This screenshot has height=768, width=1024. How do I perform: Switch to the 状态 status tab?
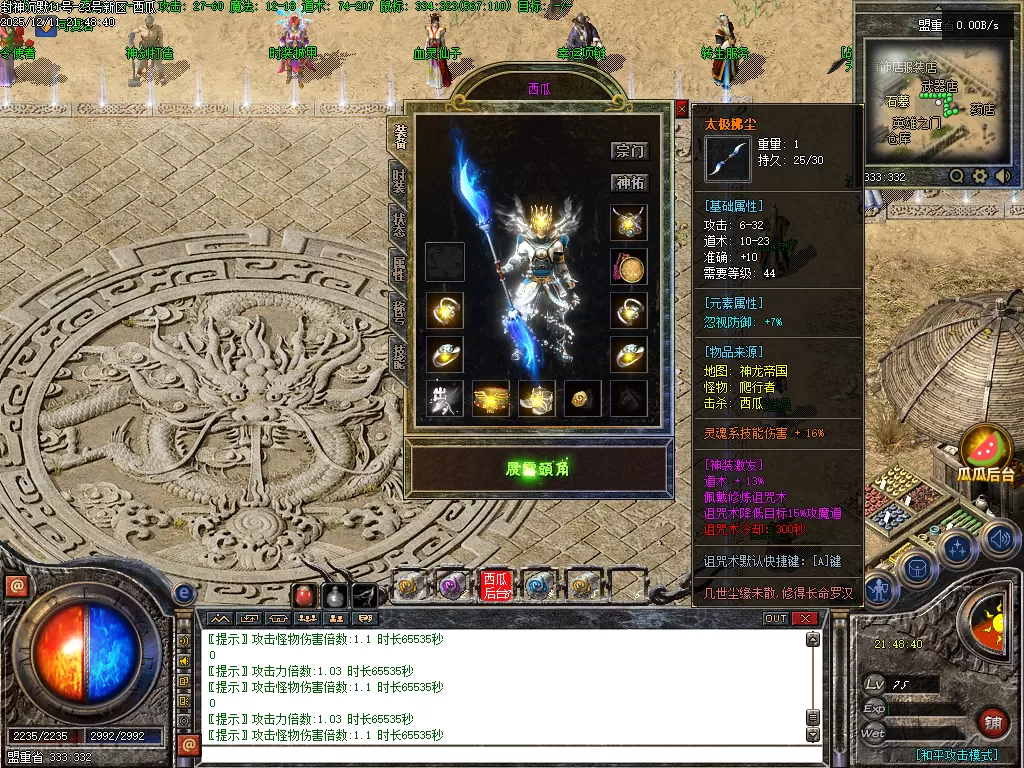point(399,224)
